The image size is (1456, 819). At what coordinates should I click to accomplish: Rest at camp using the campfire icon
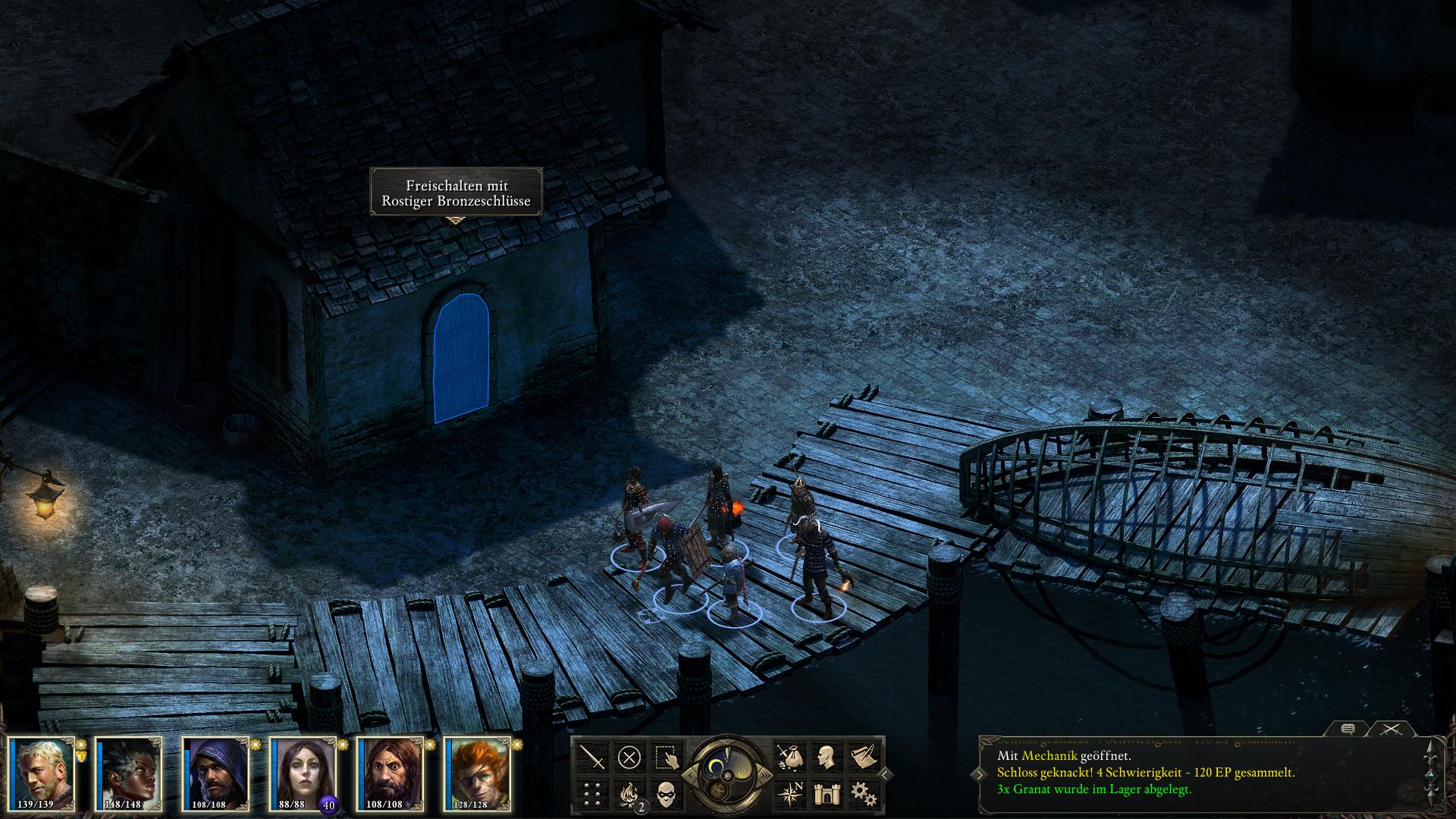[629, 794]
